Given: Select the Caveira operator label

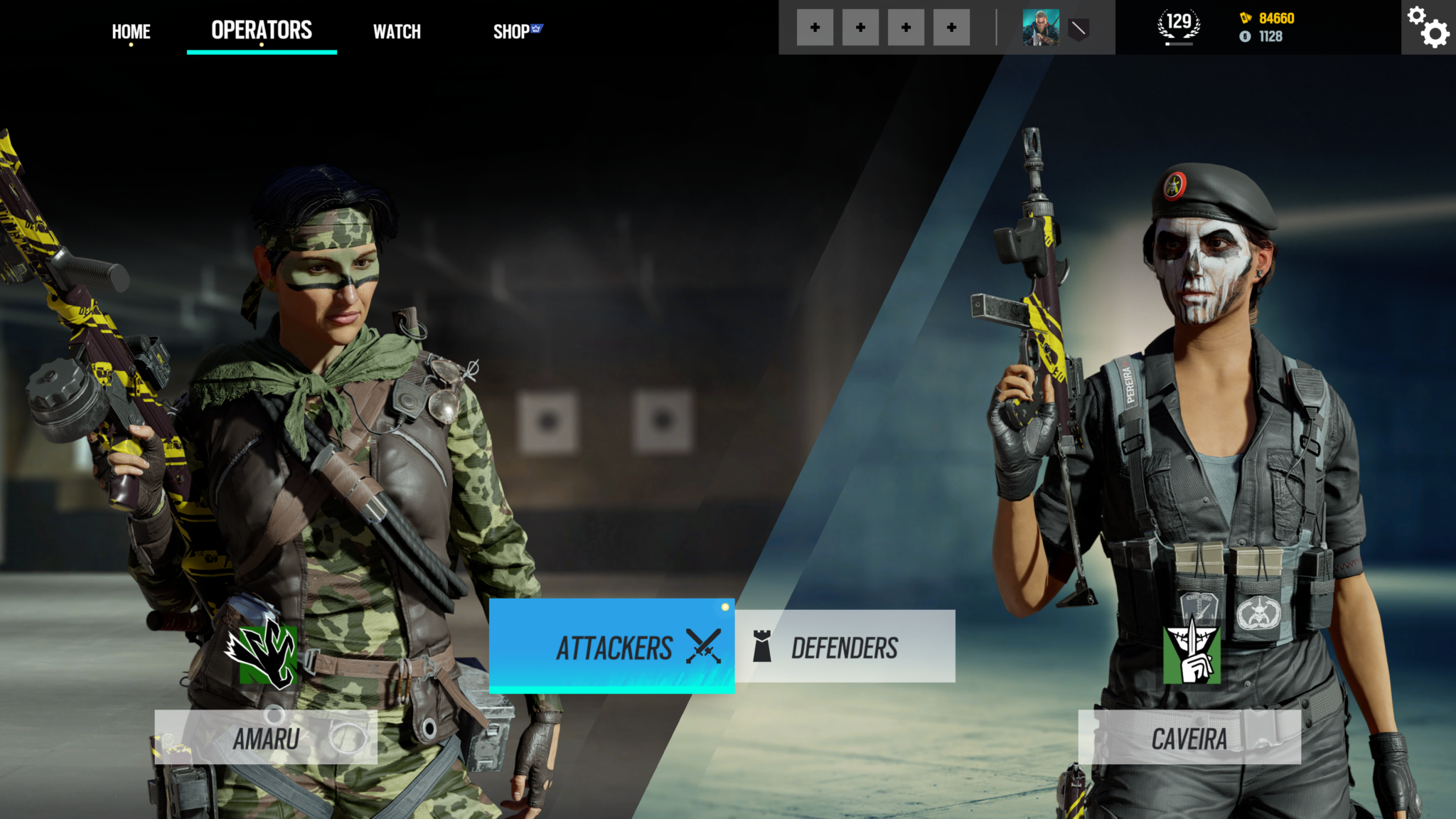Looking at the screenshot, I should pos(1189,739).
